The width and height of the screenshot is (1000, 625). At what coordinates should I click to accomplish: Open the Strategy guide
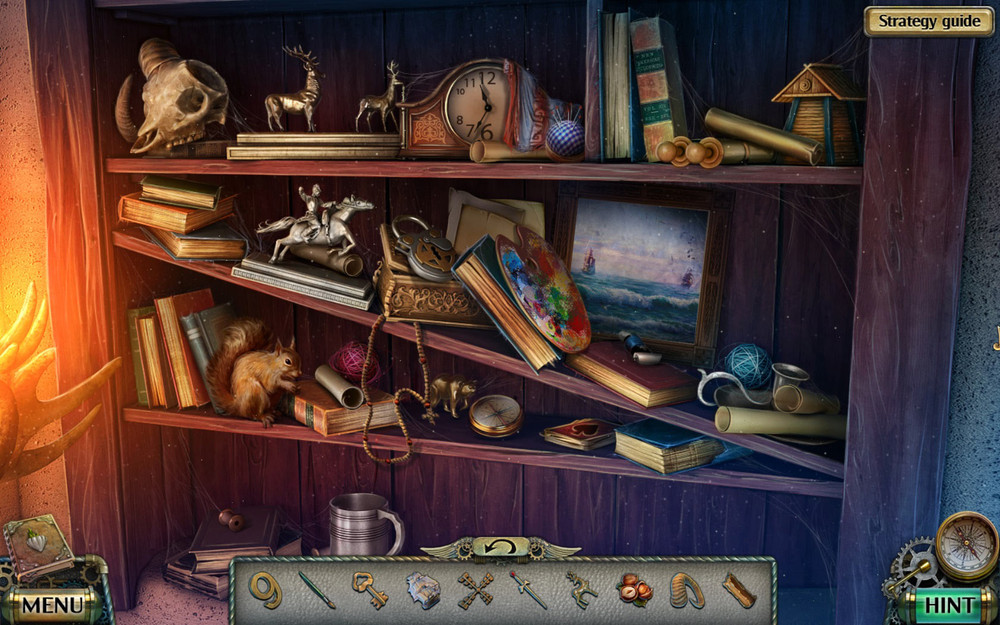(x=929, y=21)
